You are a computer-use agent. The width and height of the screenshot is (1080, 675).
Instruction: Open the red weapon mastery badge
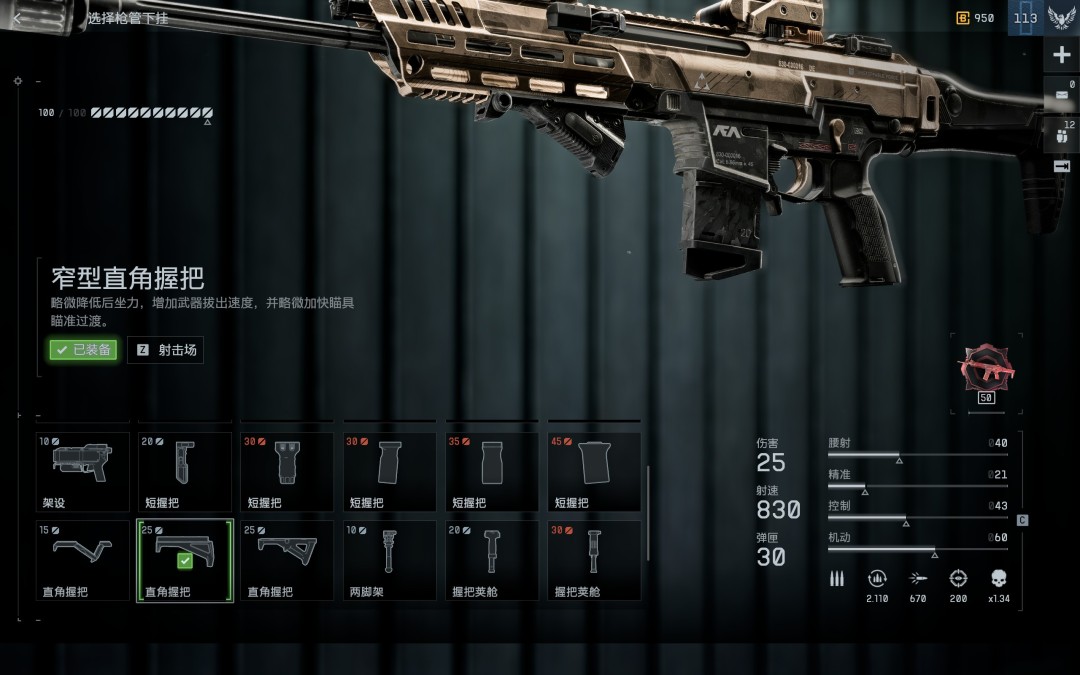click(985, 368)
